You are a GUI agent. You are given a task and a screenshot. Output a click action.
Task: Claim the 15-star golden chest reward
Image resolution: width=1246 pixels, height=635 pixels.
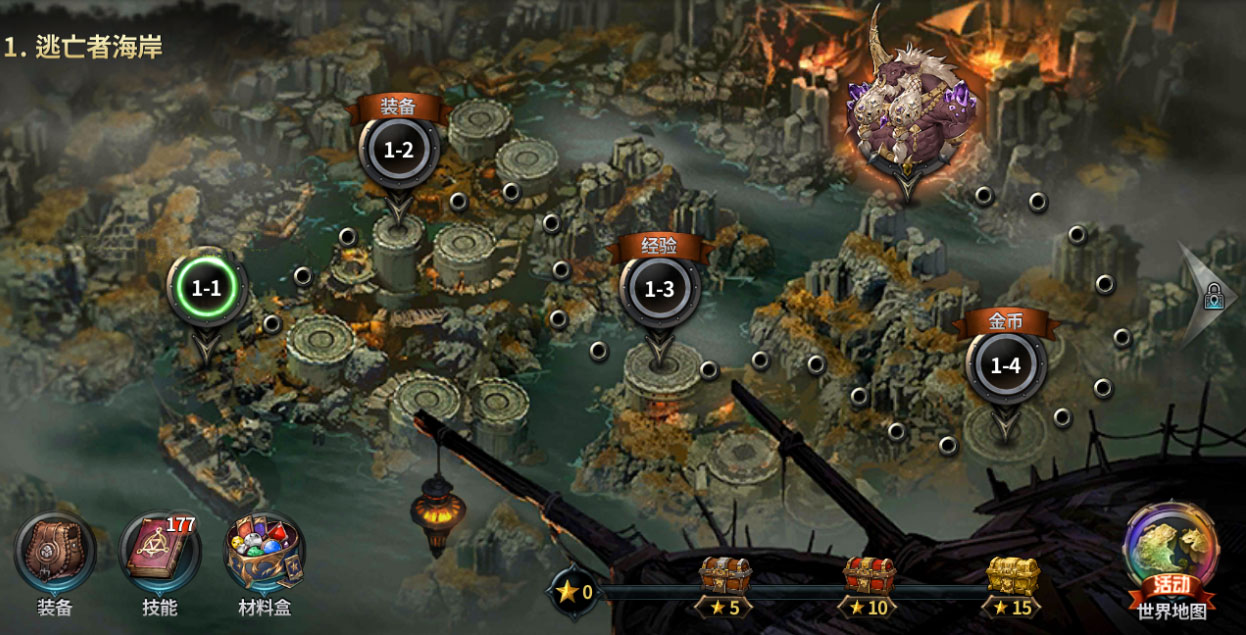coord(1012,577)
